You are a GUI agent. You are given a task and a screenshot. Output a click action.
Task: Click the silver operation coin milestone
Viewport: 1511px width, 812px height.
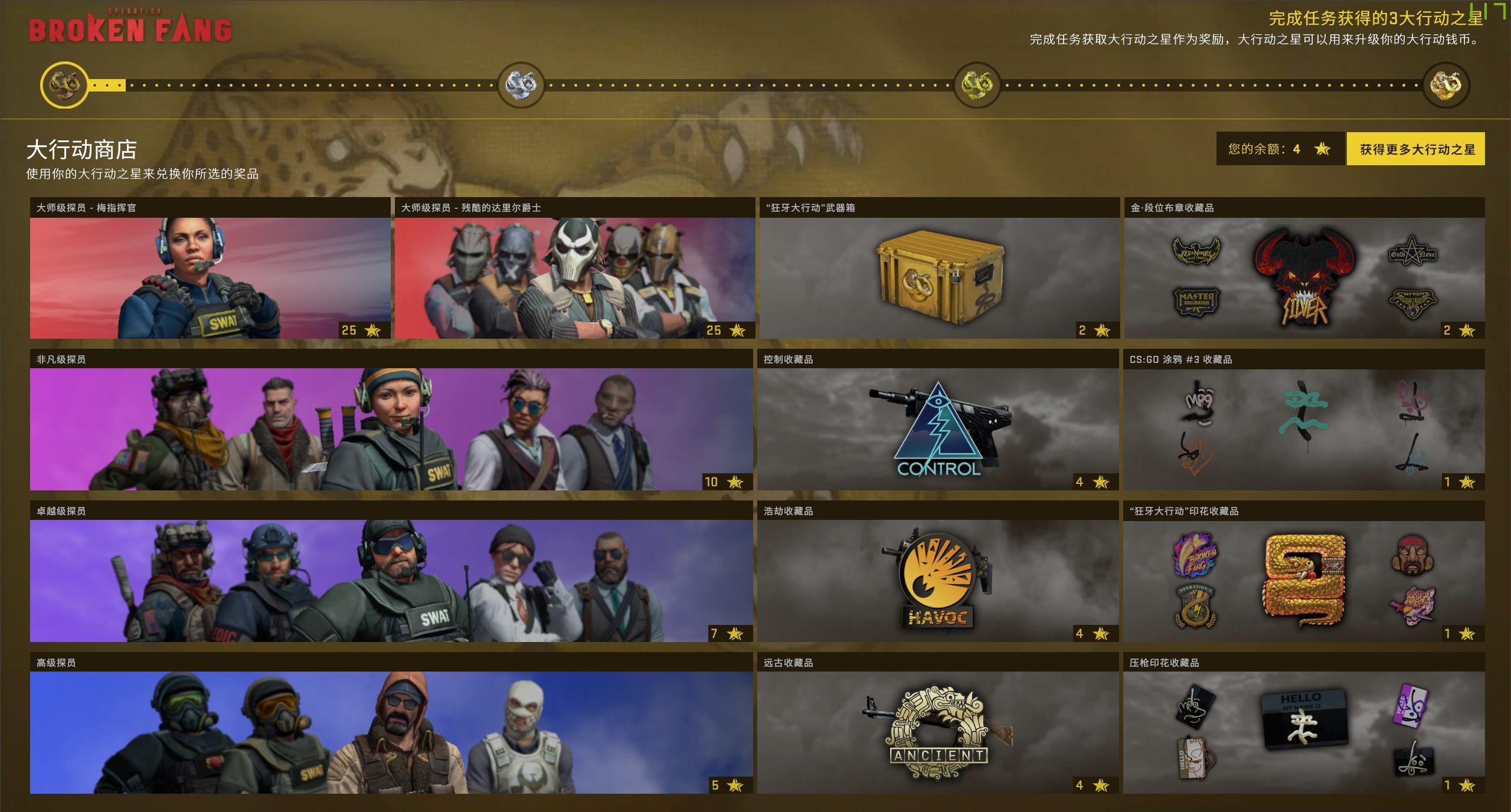(521, 85)
